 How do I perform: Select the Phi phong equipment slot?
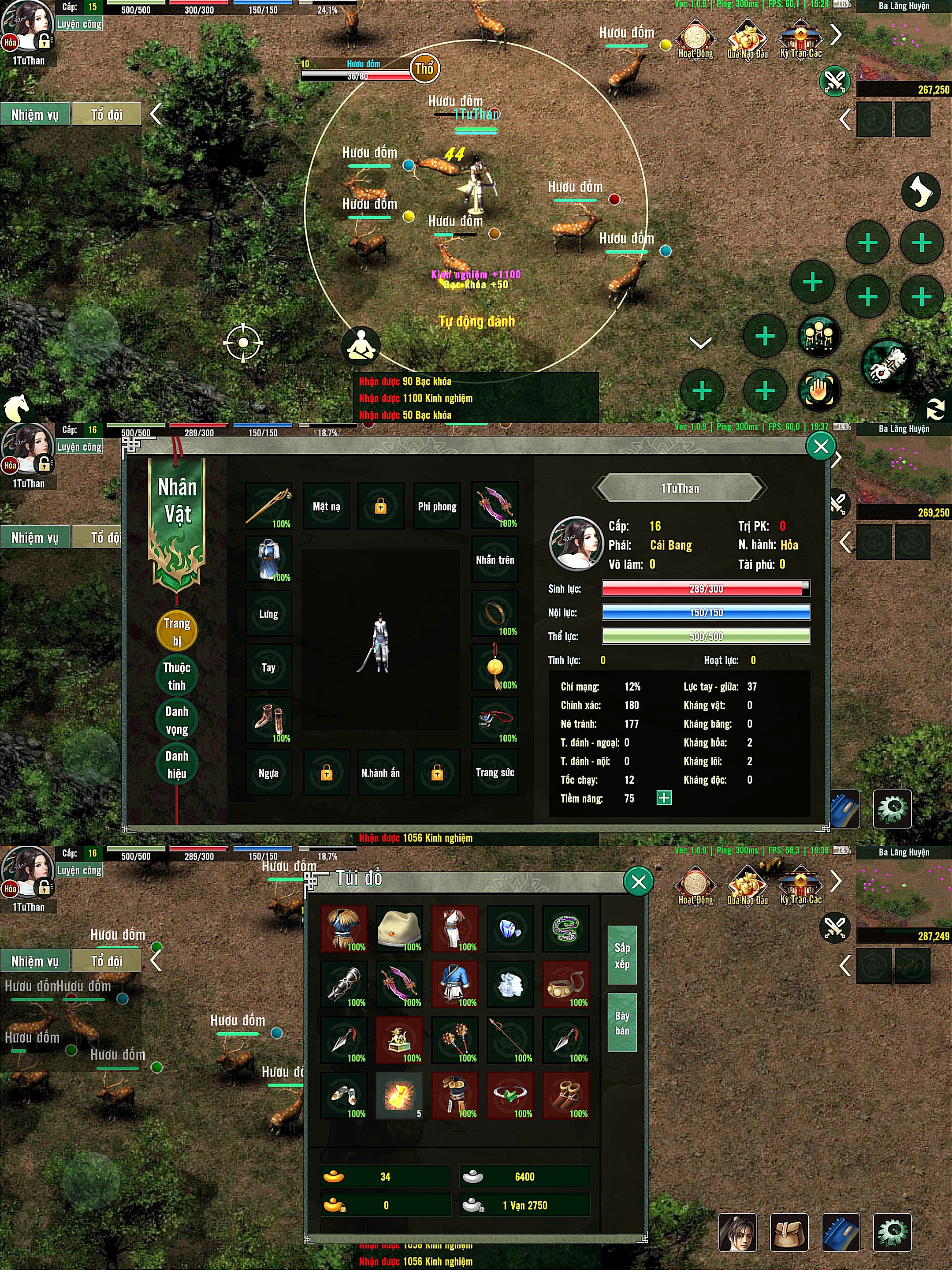coord(437,506)
